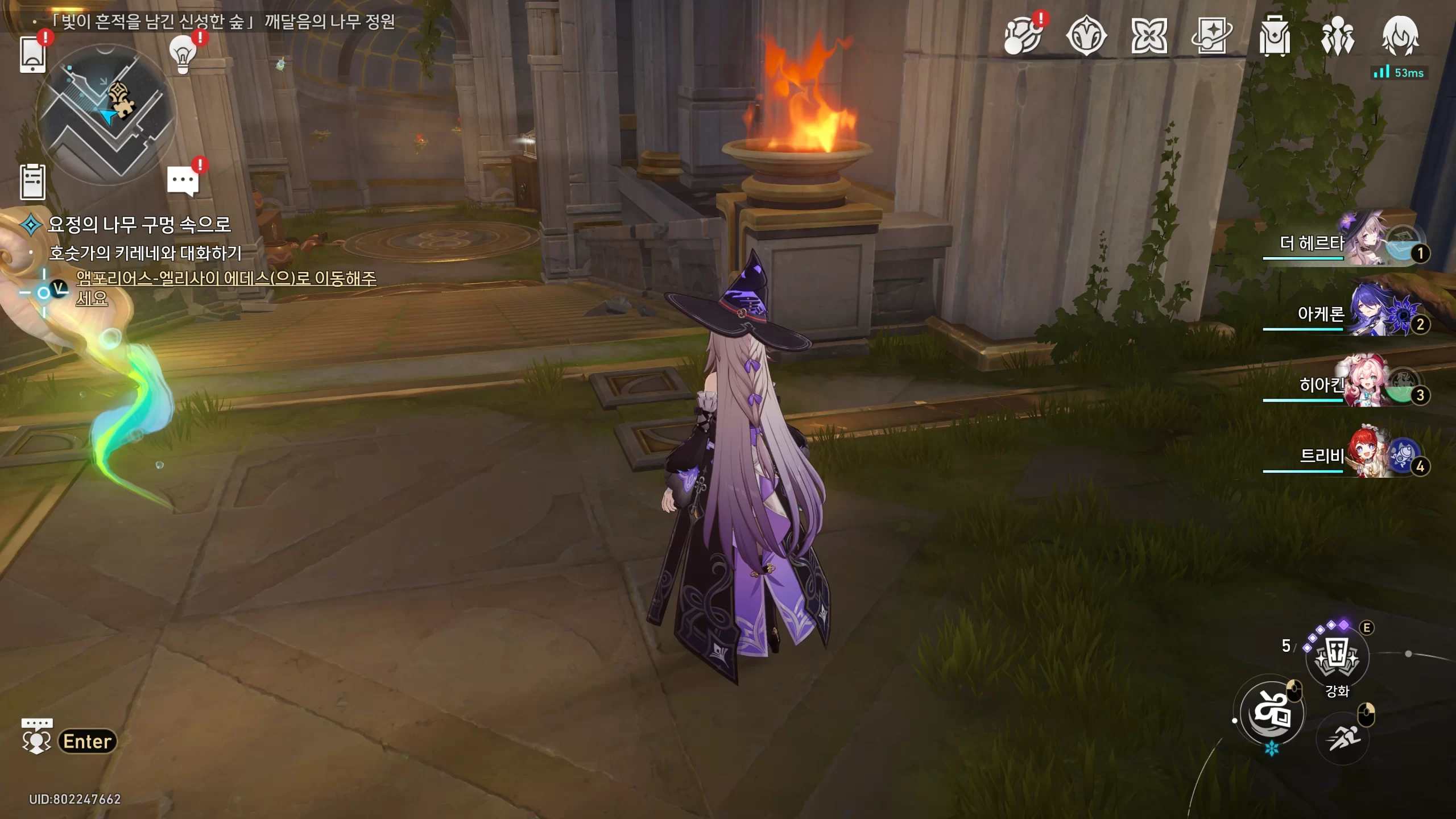The height and width of the screenshot is (819, 1456).
Task: Open the party chat icon above Enter
Action: pyautogui.click(x=37, y=736)
